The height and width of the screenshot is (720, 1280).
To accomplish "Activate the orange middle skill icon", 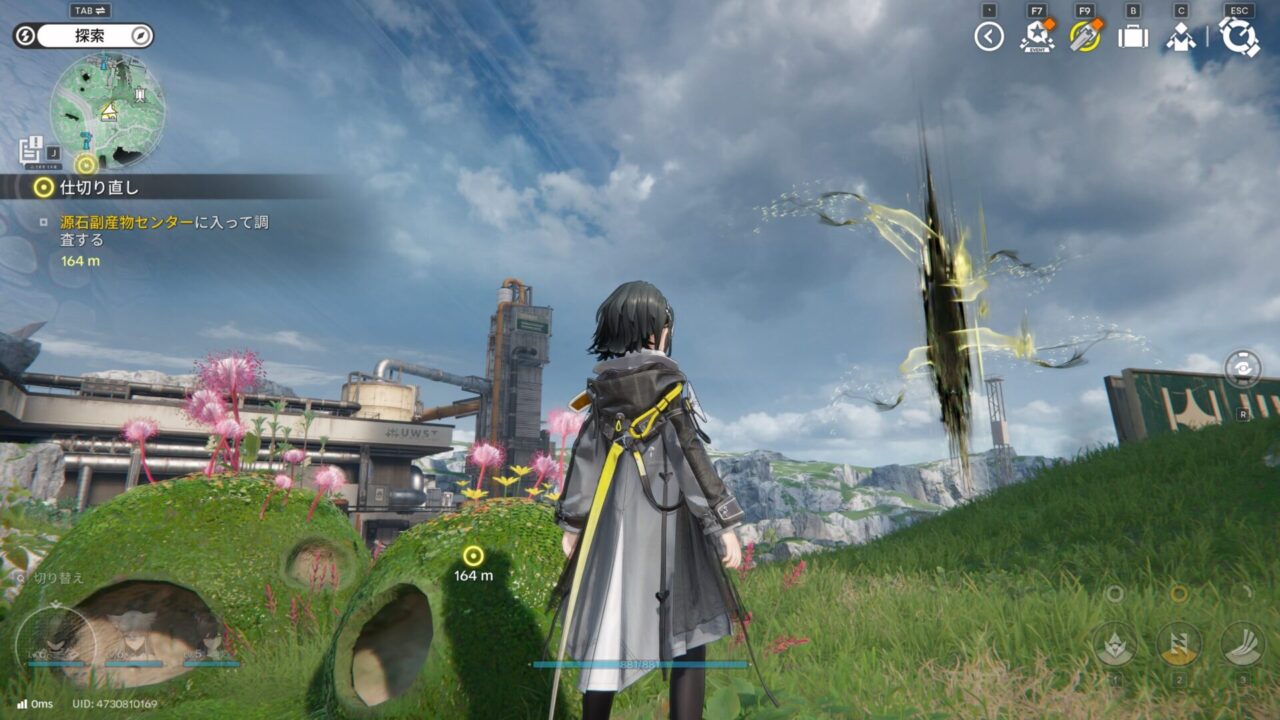I will pos(1179,644).
